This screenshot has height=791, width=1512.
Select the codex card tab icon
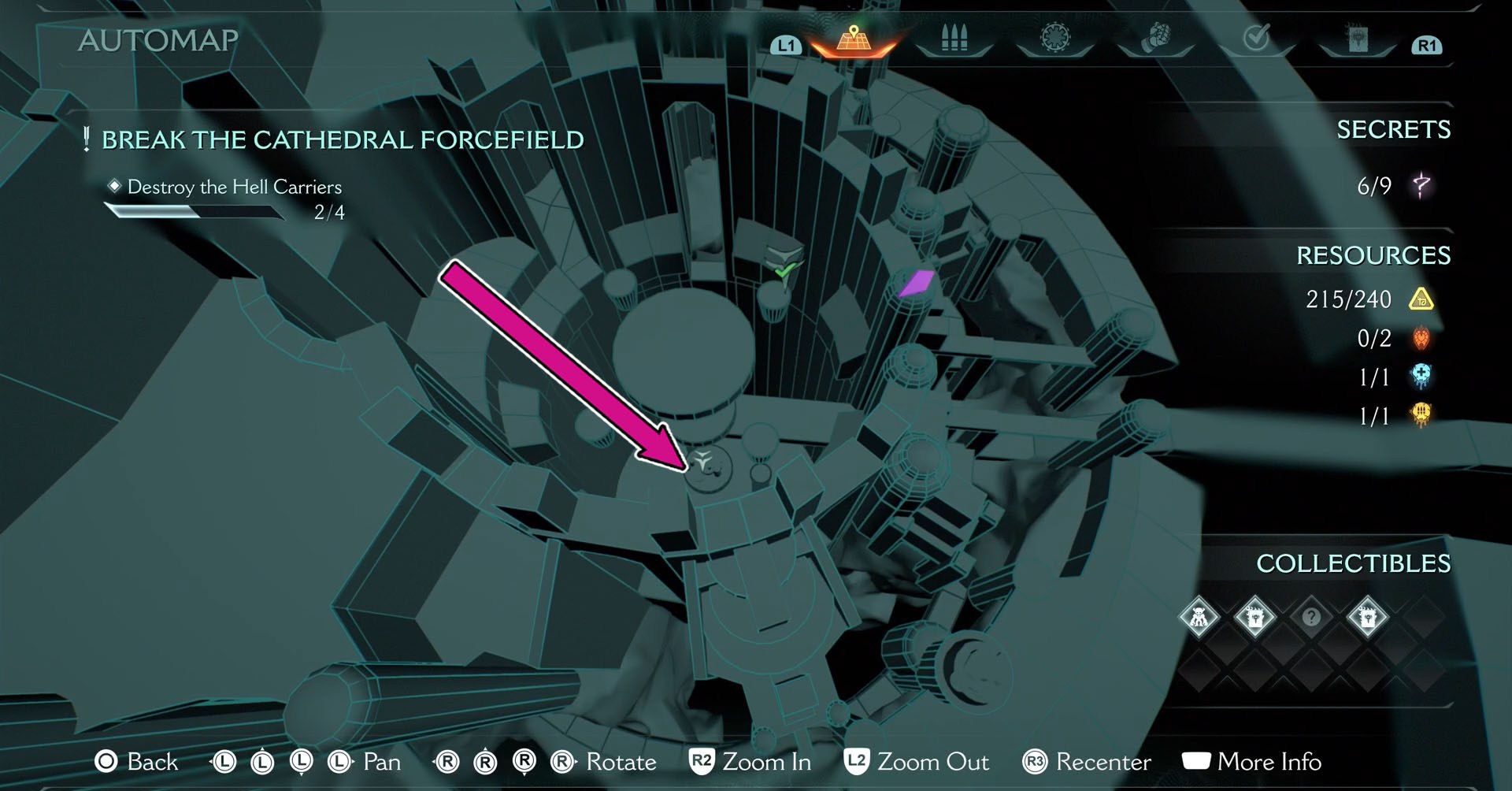click(1358, 39)
